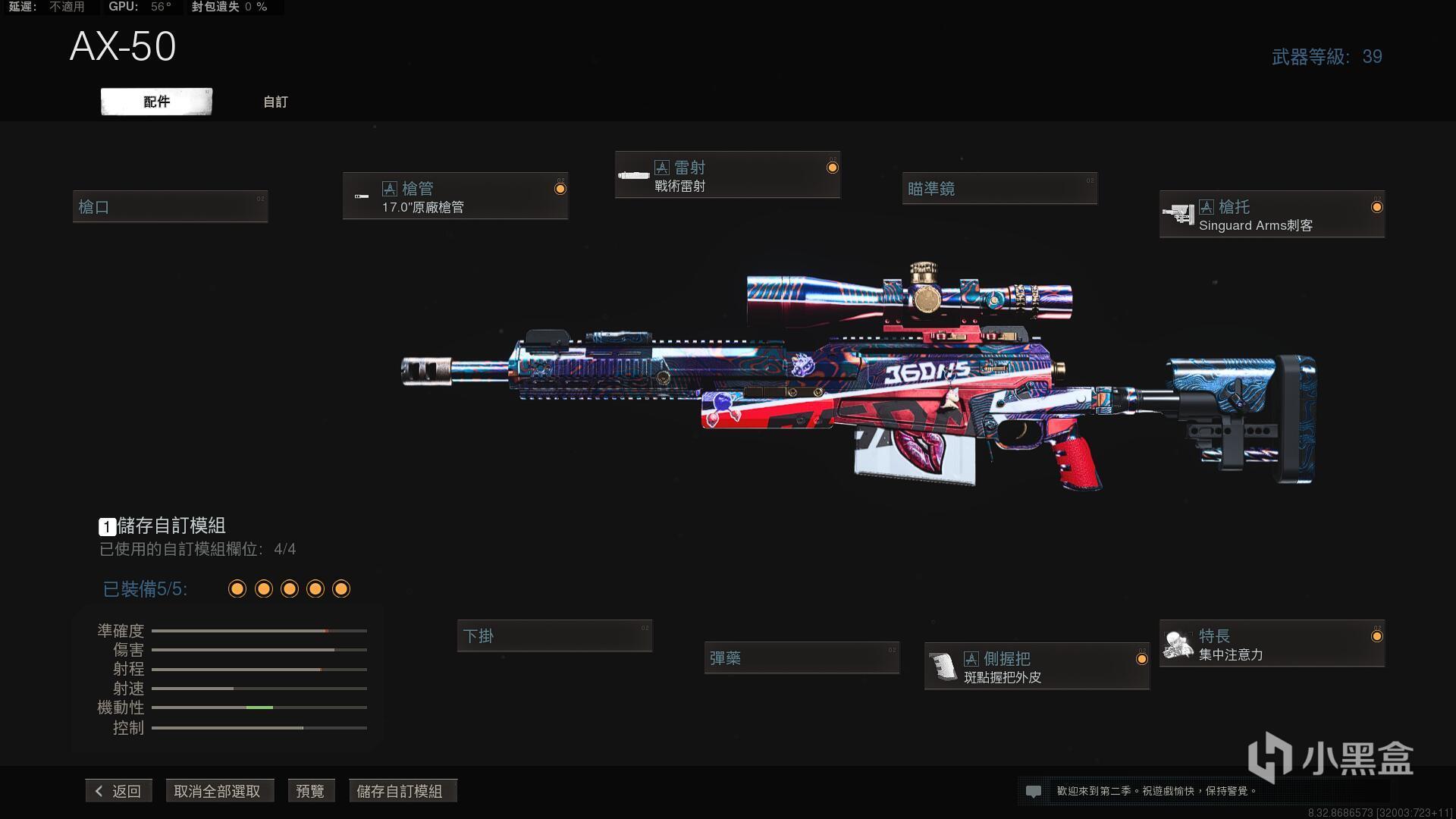Open the 預覽 preview button
This screenshot has width=1456, height=819.
coord(310,791)
